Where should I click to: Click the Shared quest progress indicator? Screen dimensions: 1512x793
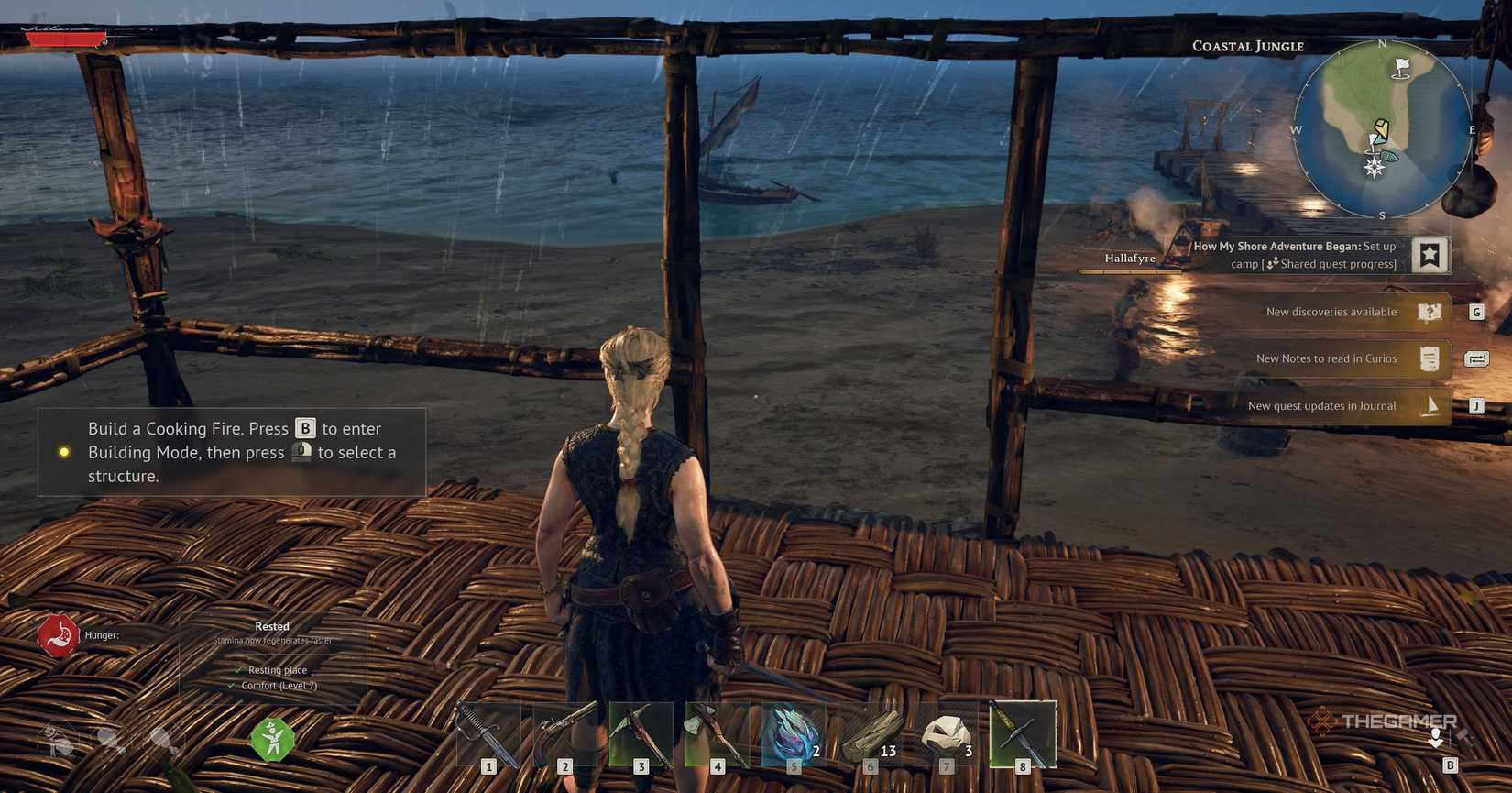click(1272, 263)
